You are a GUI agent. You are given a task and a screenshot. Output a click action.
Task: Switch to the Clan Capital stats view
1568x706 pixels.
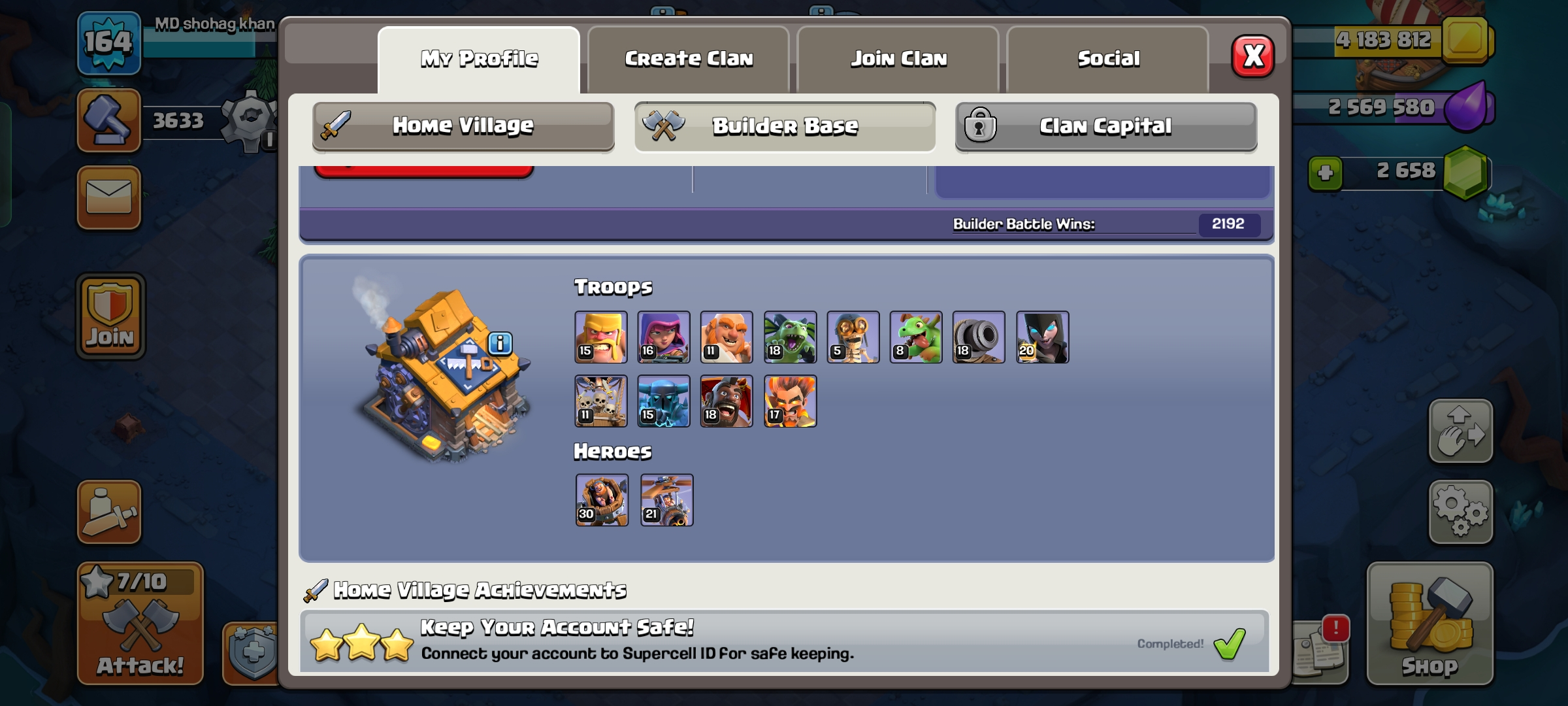(x=1105, y=127)
